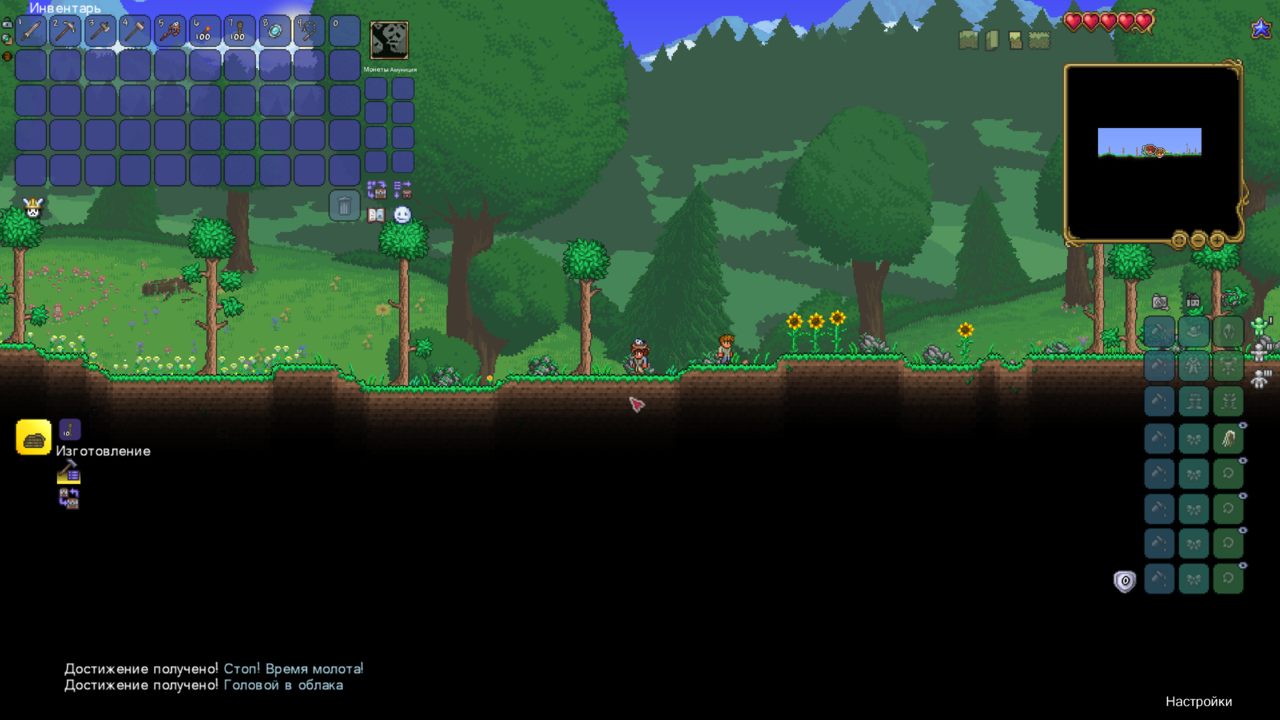Viewport: 1280px width, 720px height.
Task: Click the defense shield icon next to accessory slots
Action: point(1124,581)
